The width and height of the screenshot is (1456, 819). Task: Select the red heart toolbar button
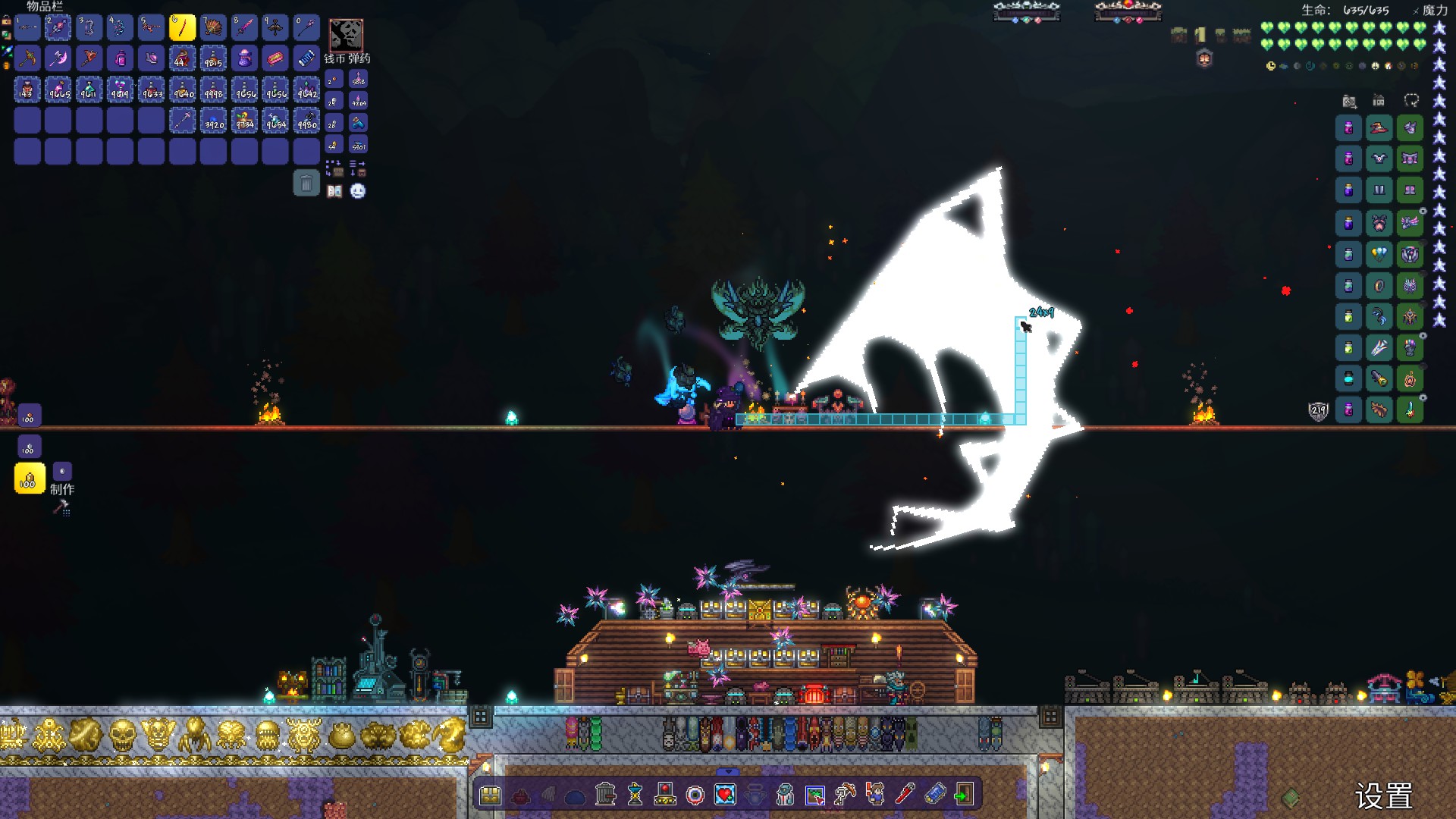tap(725, 795)
